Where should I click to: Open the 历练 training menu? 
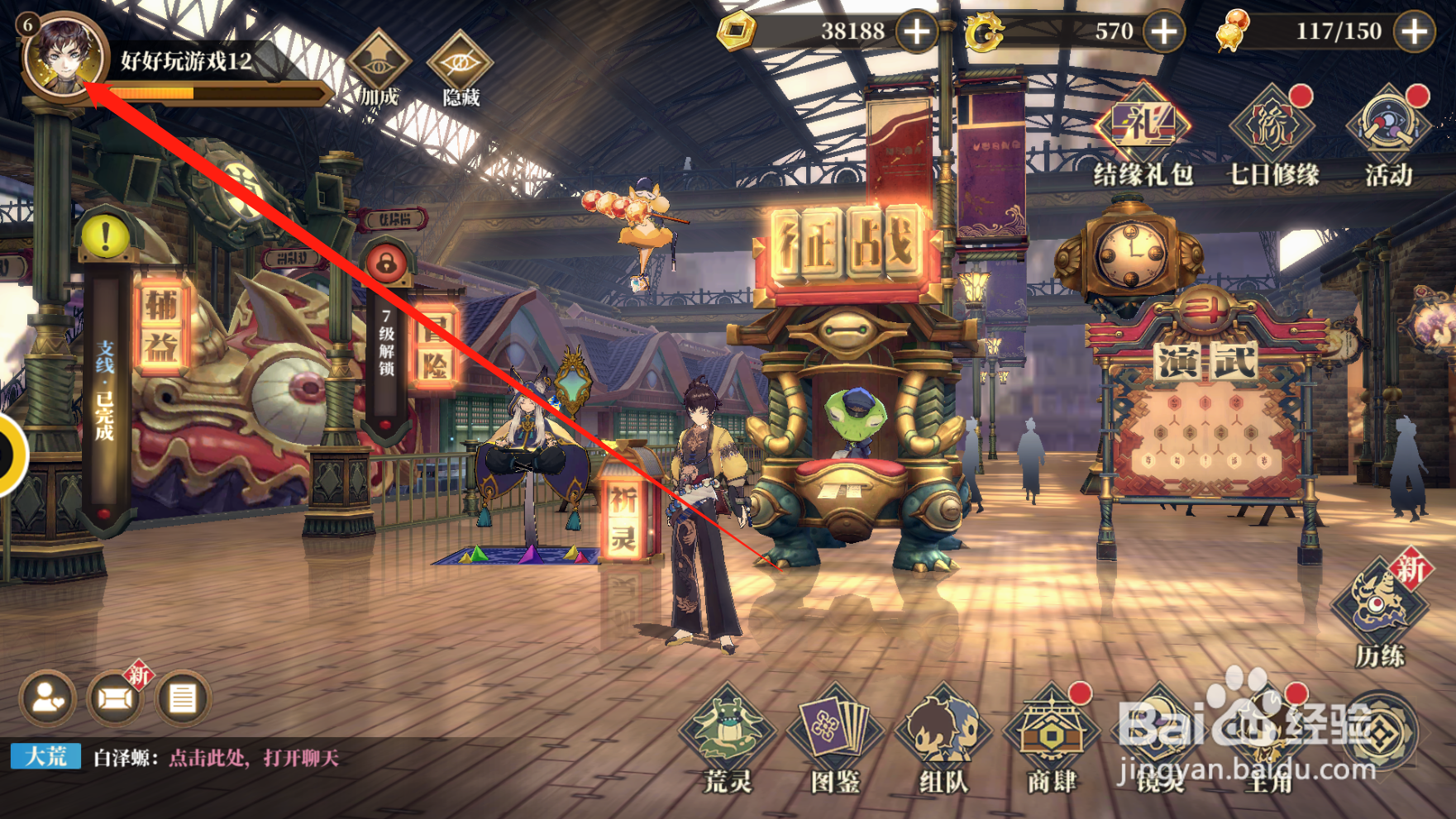(1380, 613)
